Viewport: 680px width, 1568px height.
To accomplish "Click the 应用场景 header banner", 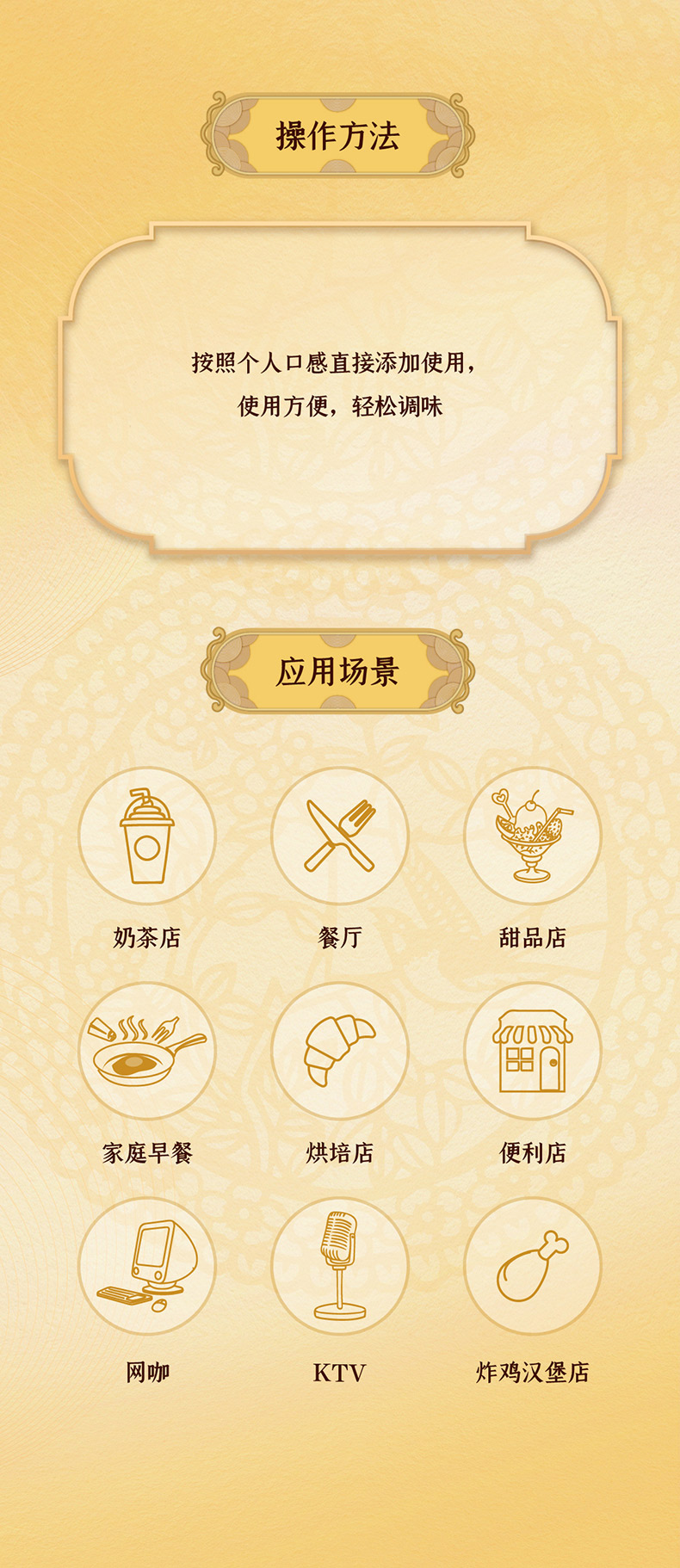I will coord(338,671).
